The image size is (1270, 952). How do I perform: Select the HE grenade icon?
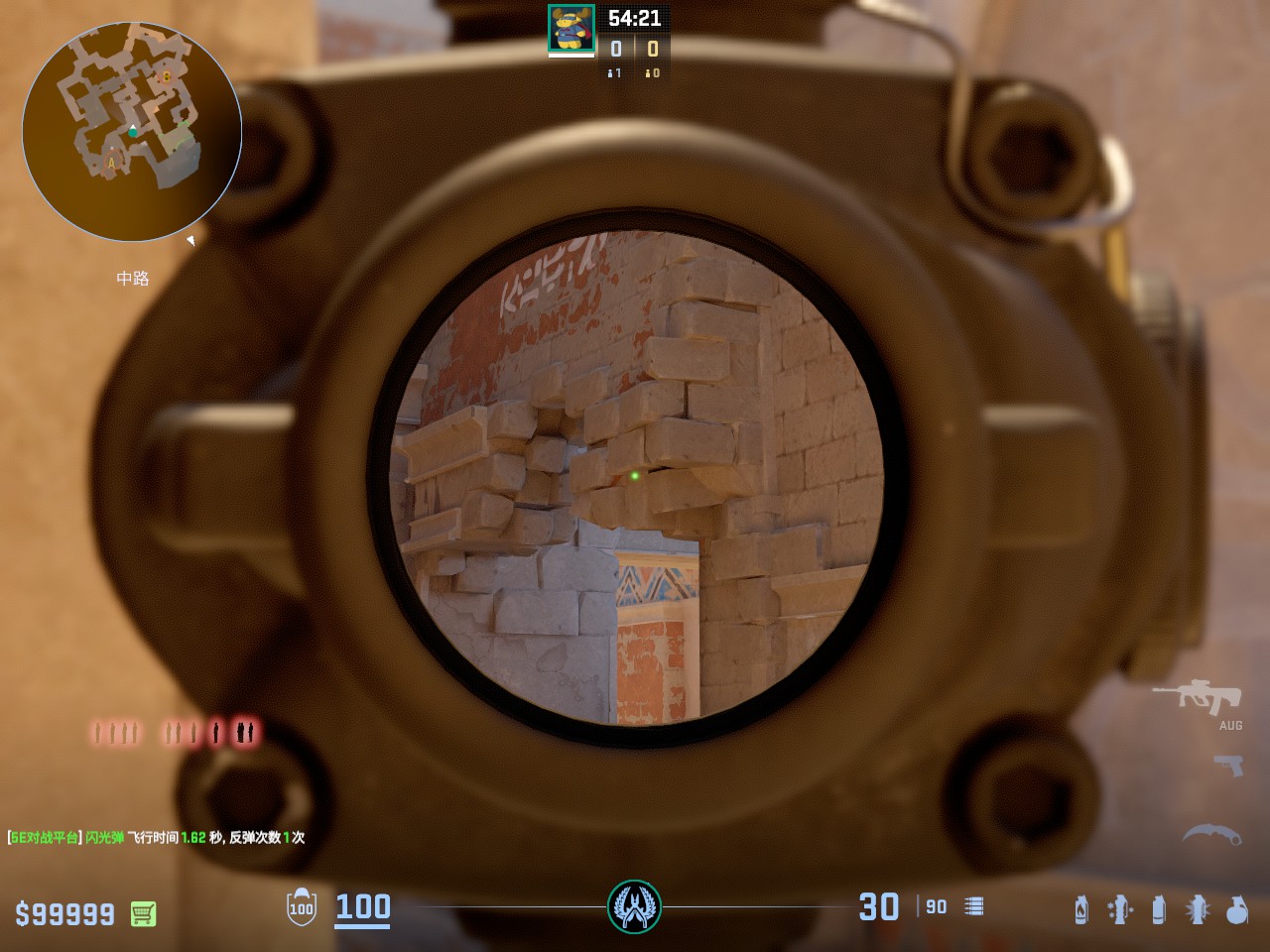pyautogui.click(x=1236, y=909)
